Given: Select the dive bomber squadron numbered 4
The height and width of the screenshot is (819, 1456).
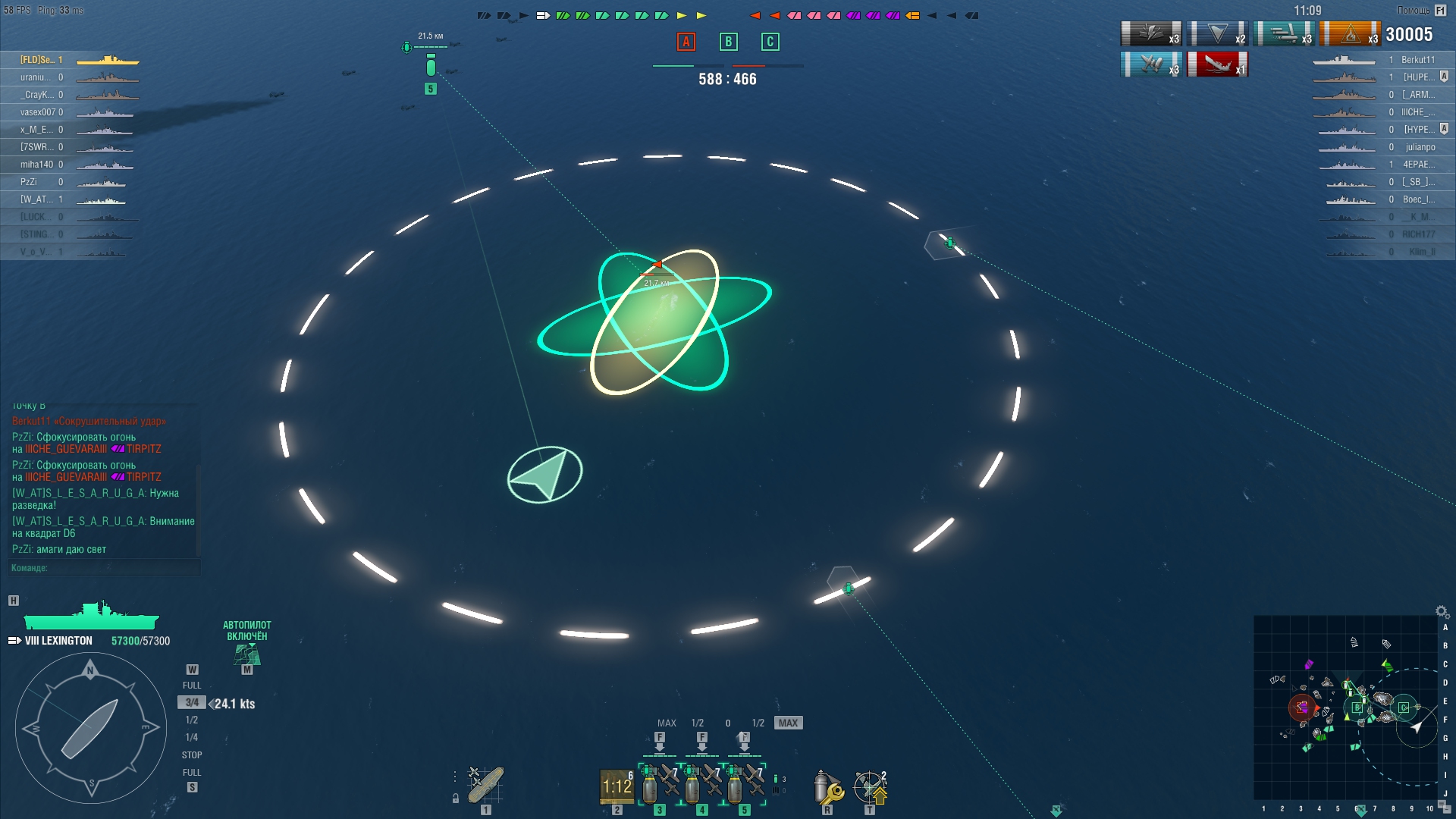Looking at the screenshot, I should tap(702, 783).
